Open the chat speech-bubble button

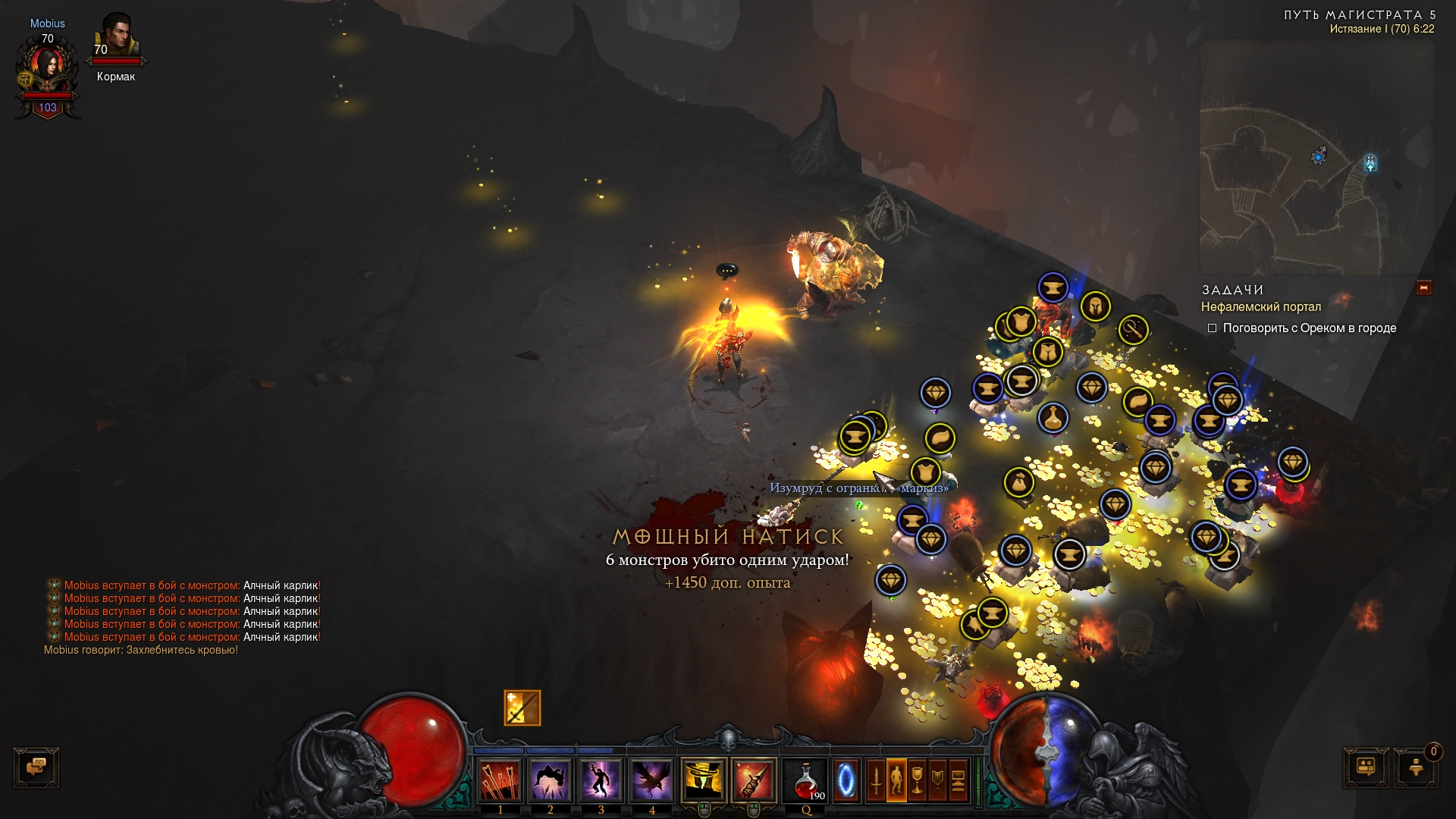click(x=36, y=767)
